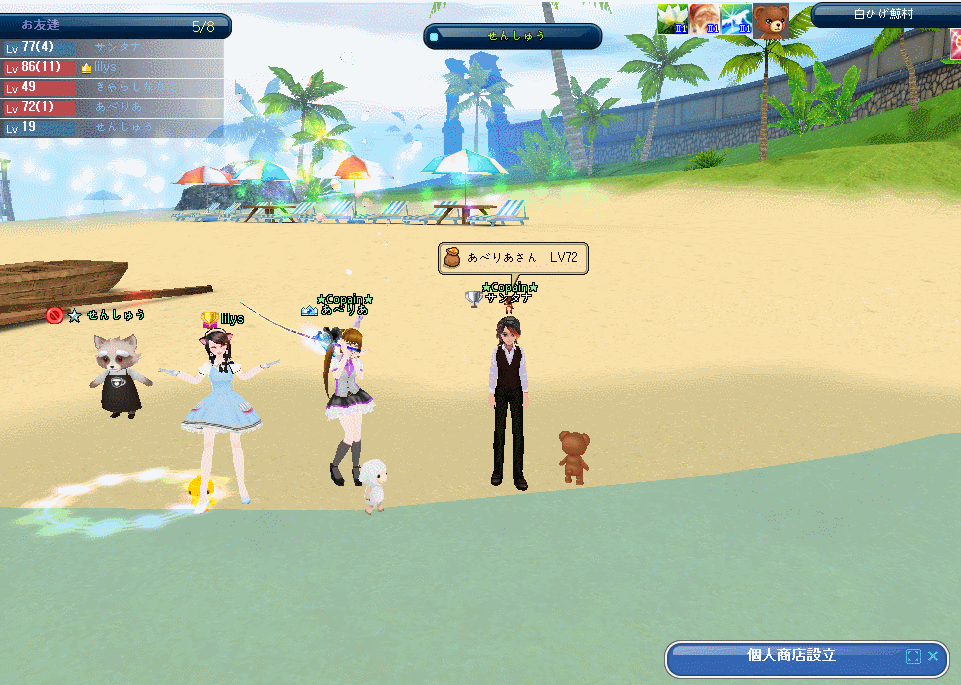The image size is (961, 685).
Task: Select lilys row in the friends list
Action: pos(112,67)
